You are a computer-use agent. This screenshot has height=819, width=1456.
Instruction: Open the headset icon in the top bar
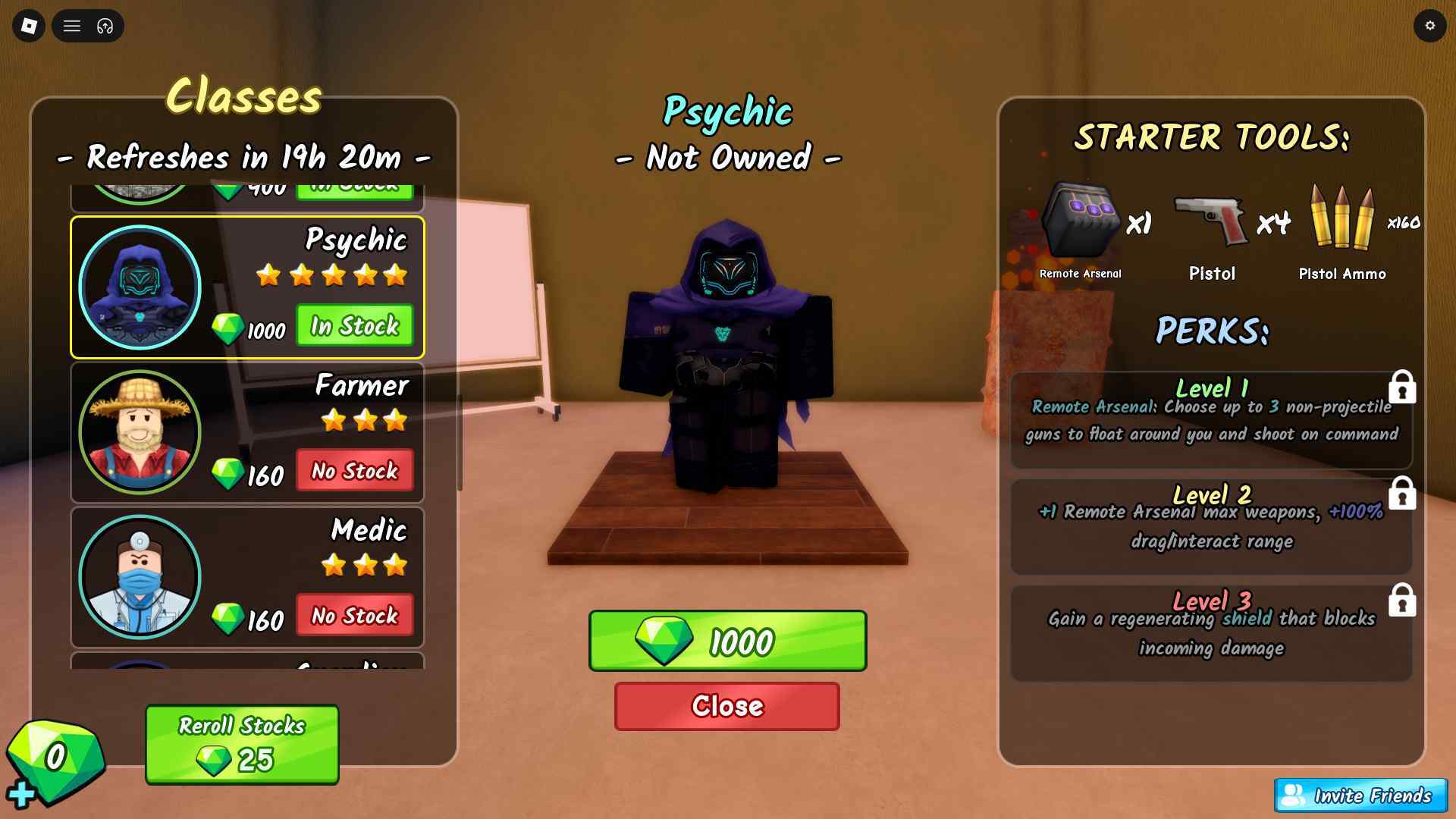(x=105, y=27)
